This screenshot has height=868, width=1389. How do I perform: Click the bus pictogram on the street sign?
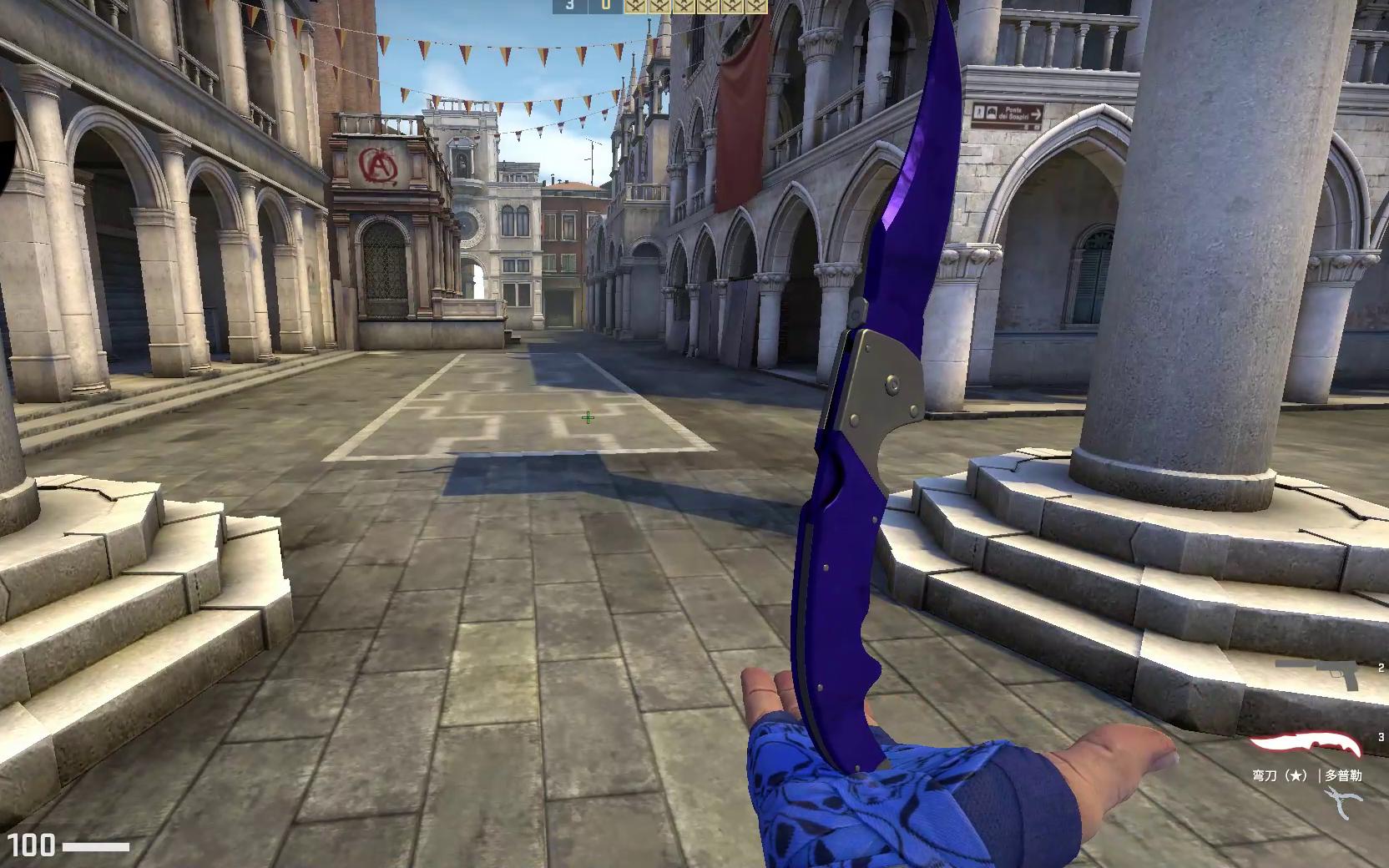click(992, 113)
